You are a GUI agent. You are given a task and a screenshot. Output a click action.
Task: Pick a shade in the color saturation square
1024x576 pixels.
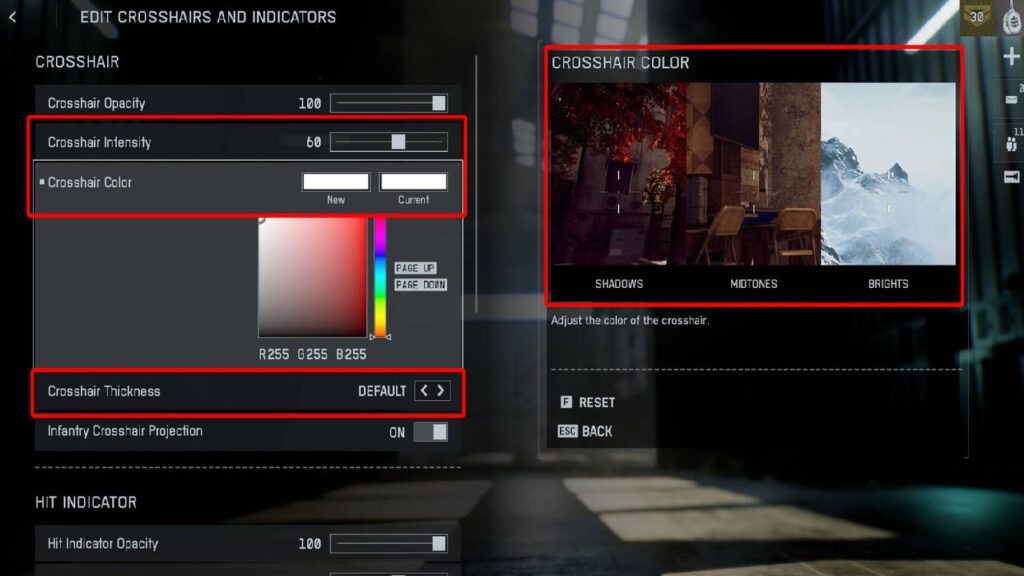(312, 277)
